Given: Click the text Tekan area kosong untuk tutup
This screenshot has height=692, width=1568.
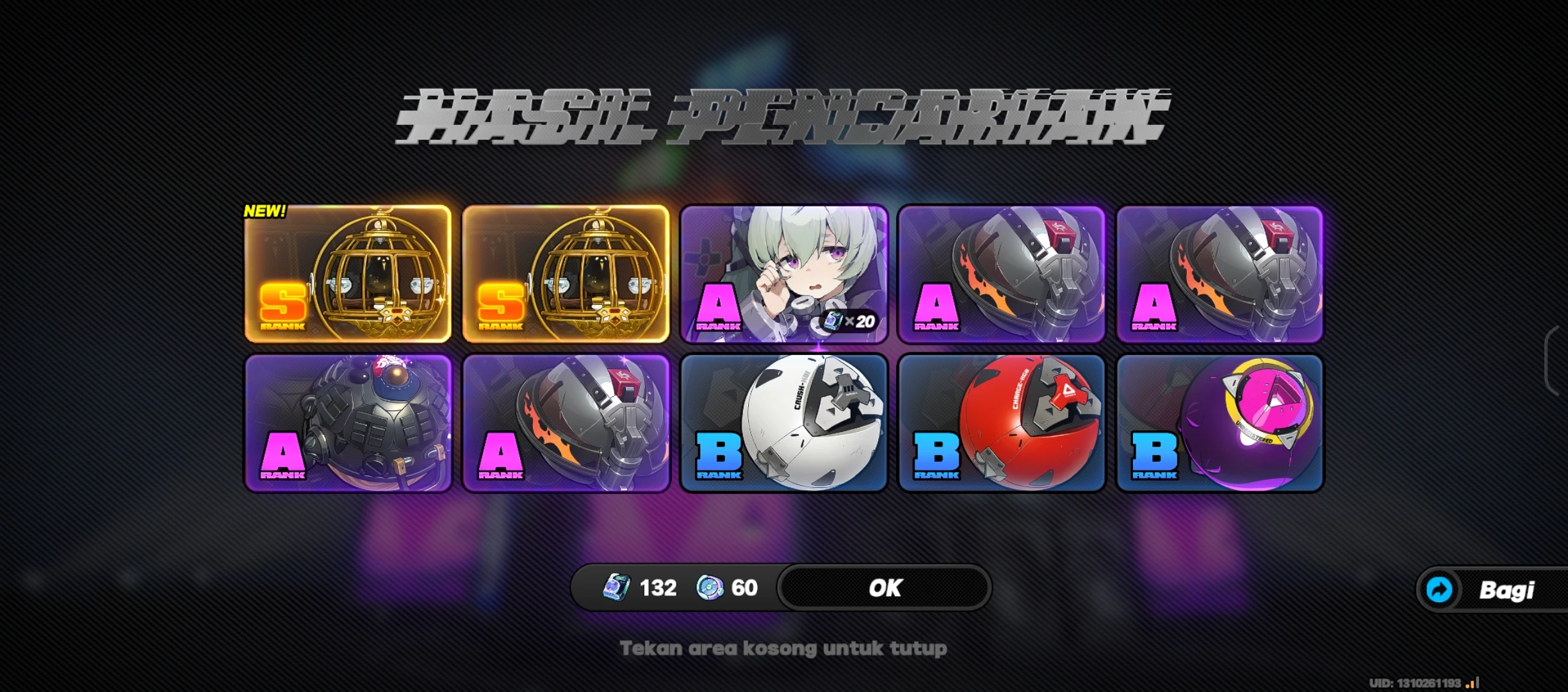Looking at the screenshot, I should click(x=784, y=648).
